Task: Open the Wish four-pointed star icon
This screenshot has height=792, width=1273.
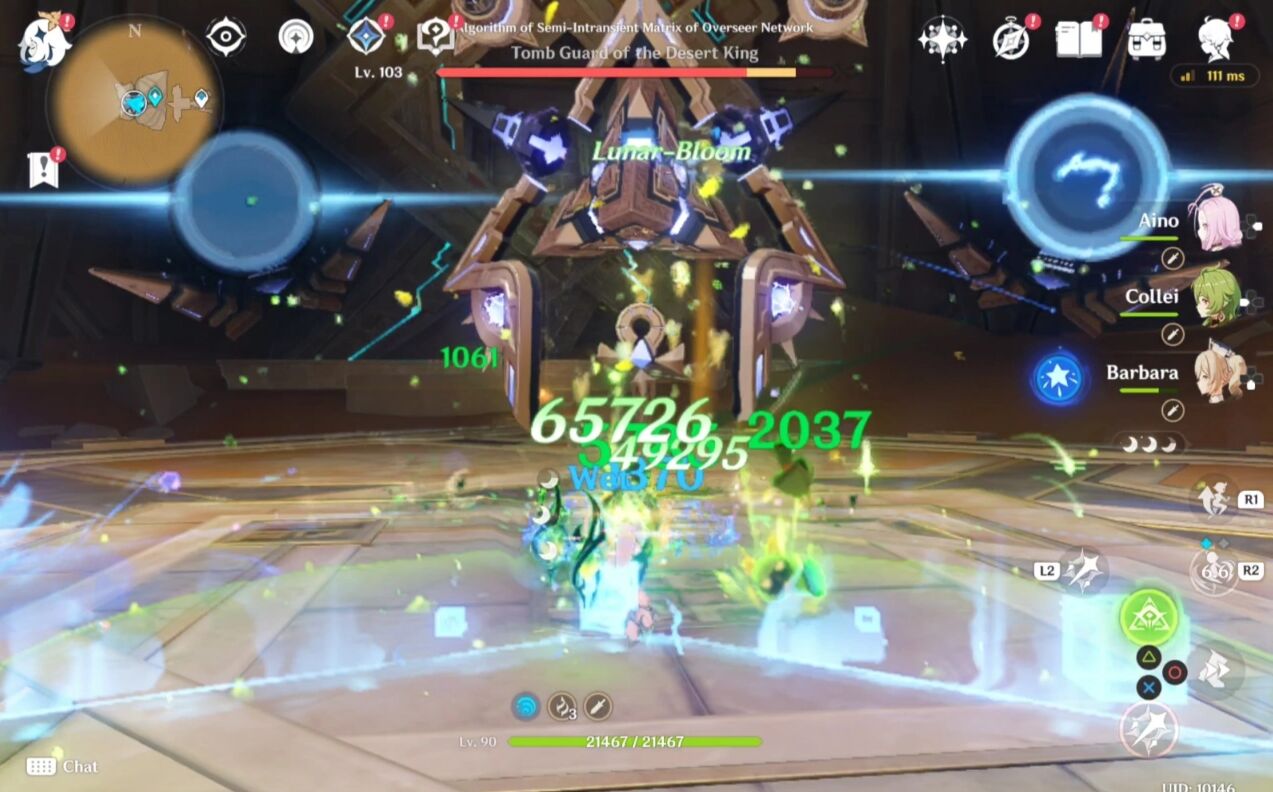Action: coord(941,40)
